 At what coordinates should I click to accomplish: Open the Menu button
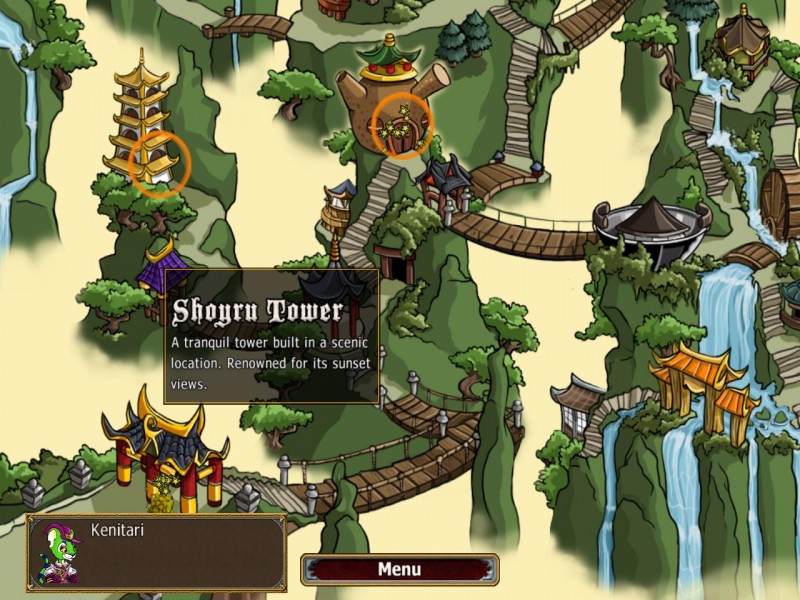[x=399, y=570]
